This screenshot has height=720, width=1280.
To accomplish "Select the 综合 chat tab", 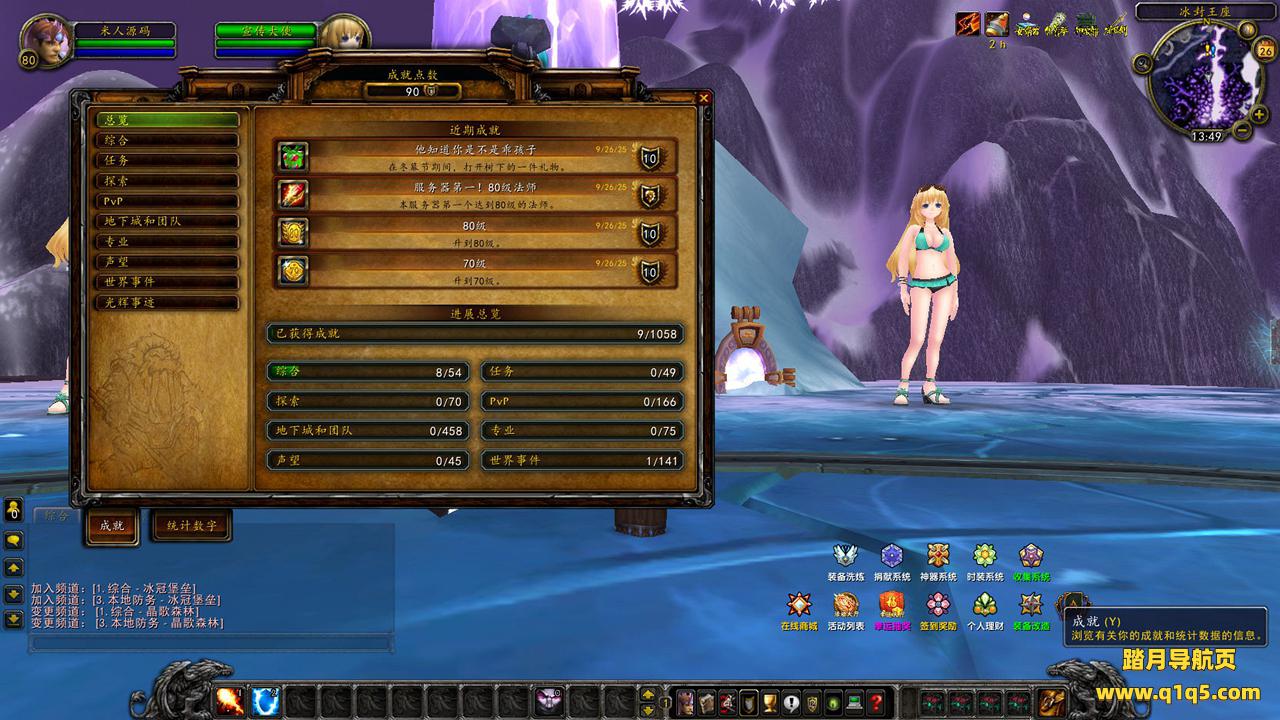I will 58,516.
